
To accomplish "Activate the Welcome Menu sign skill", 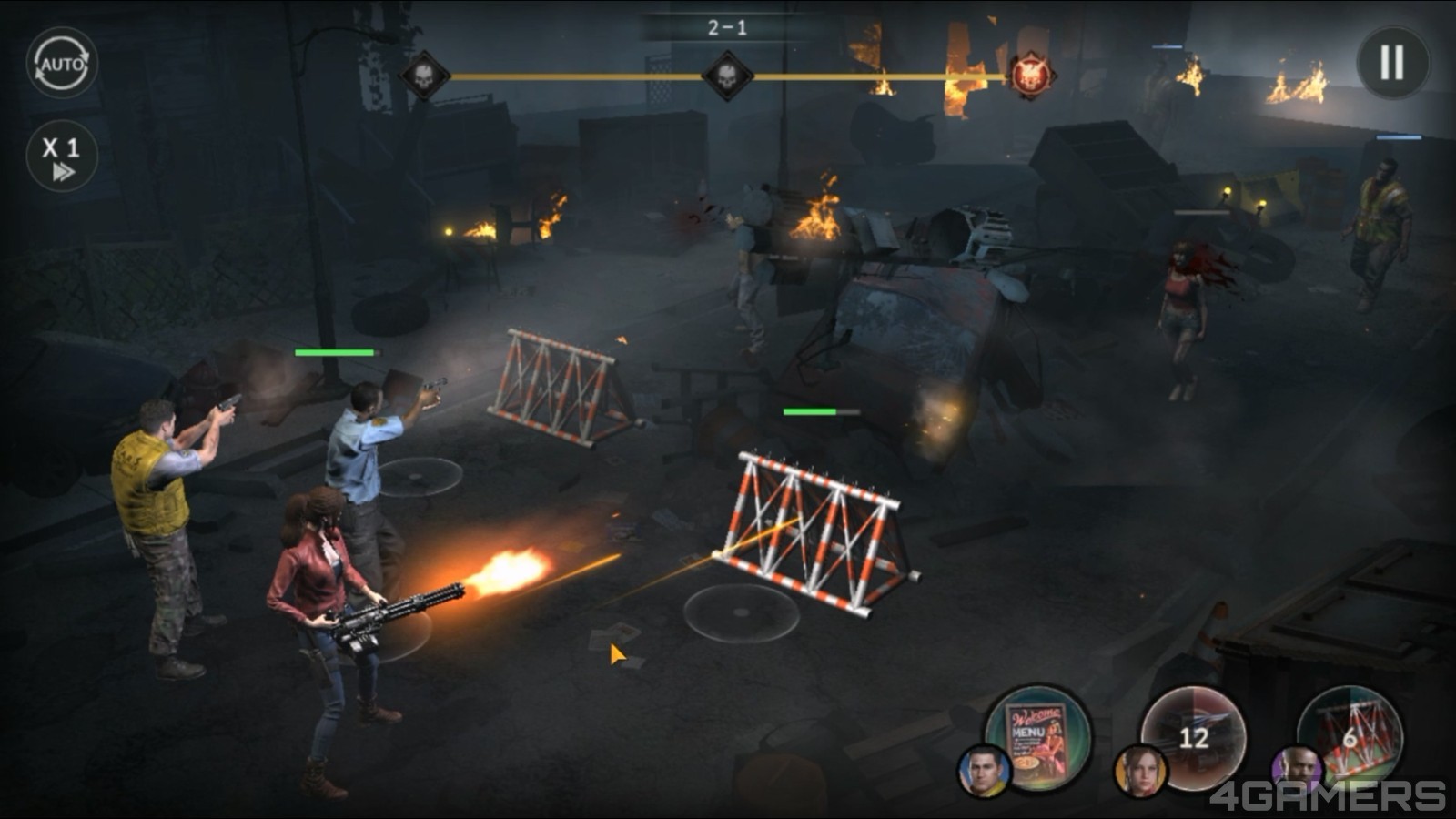I will pyautogui.click(x=1039, y=739).
